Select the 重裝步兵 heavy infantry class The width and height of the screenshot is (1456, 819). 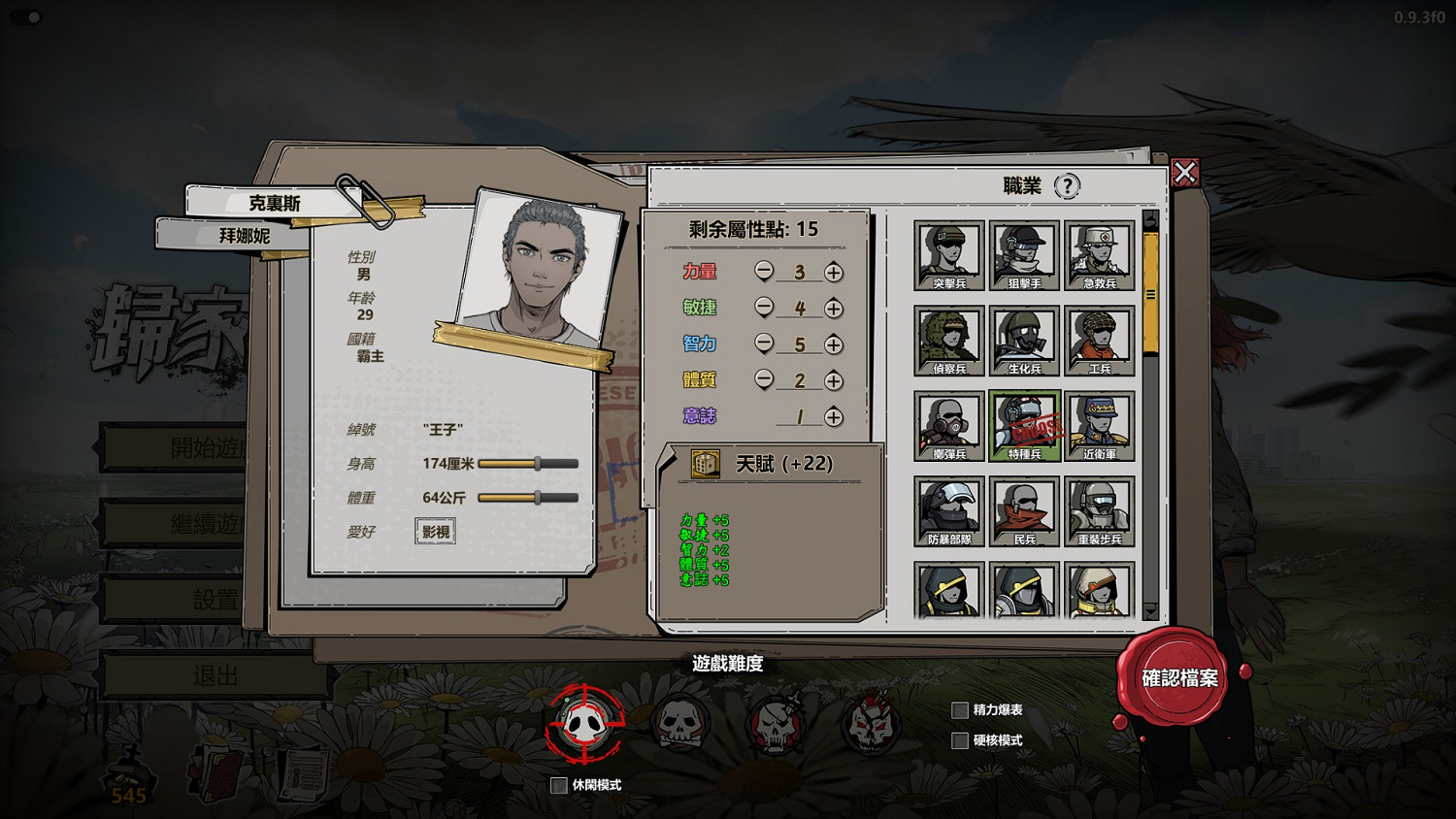[1100, 509]
